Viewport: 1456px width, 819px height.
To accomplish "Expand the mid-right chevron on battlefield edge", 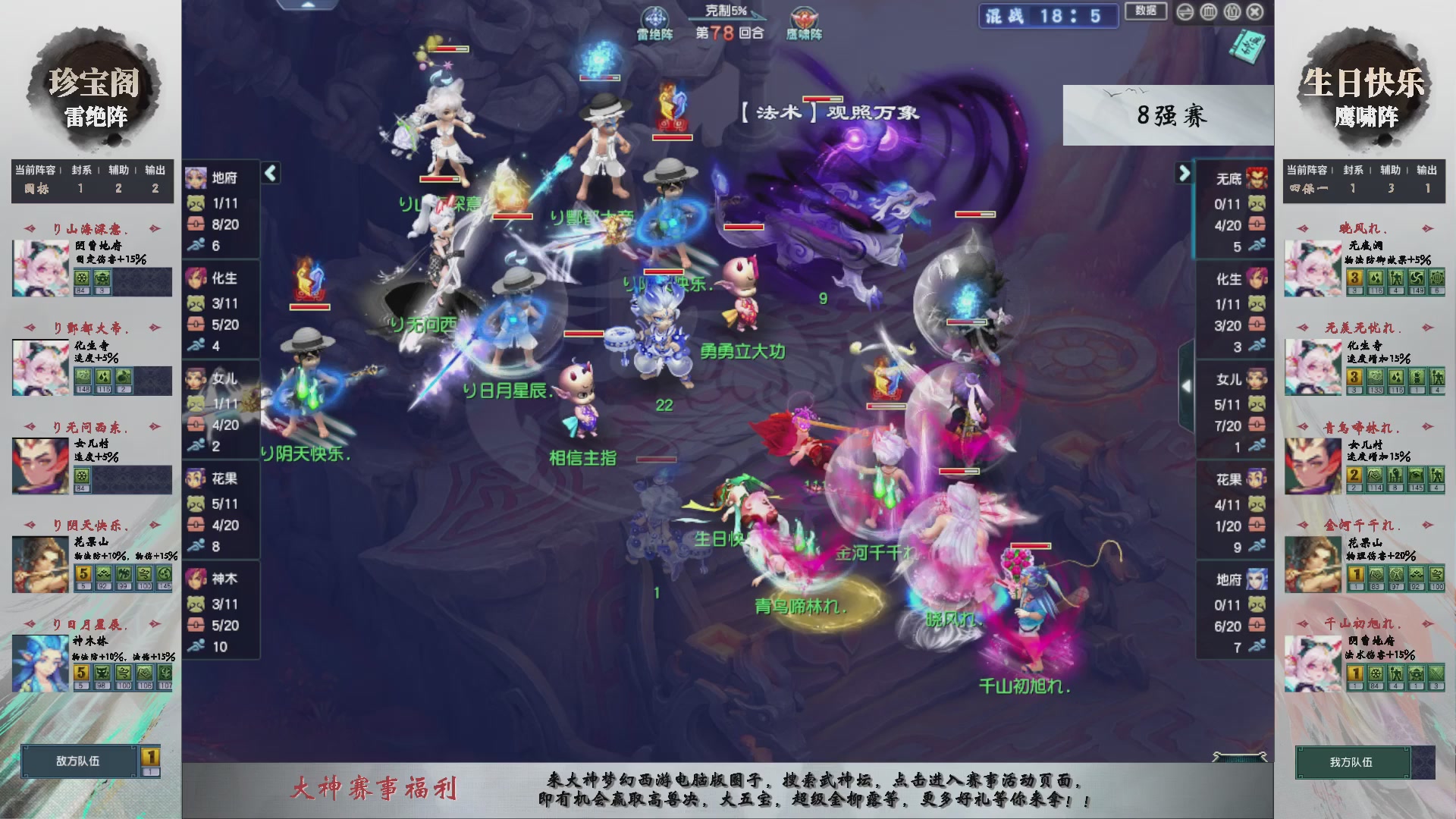I will click(x=1188, y=385).
